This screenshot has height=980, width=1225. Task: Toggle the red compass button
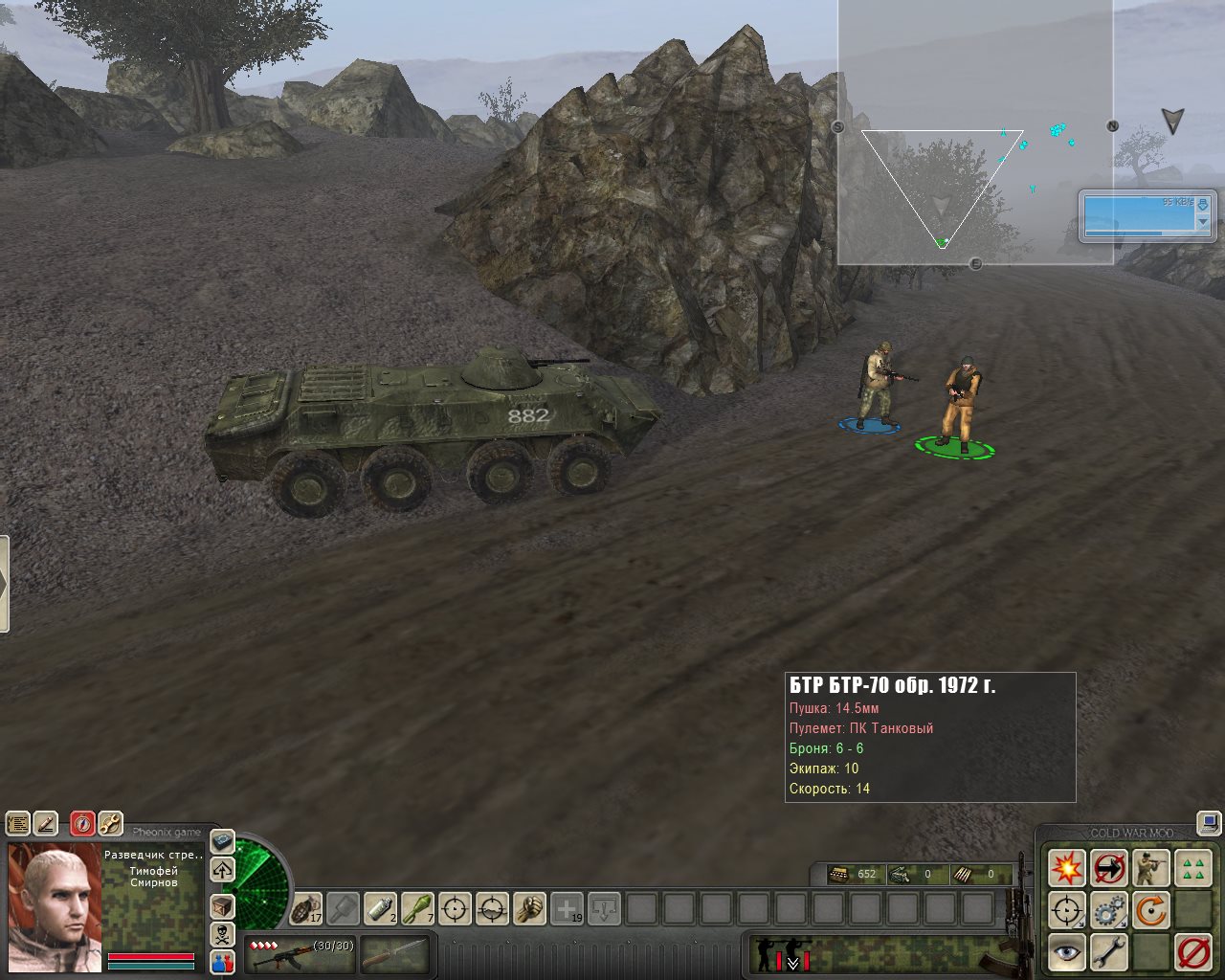click(83, 823)
